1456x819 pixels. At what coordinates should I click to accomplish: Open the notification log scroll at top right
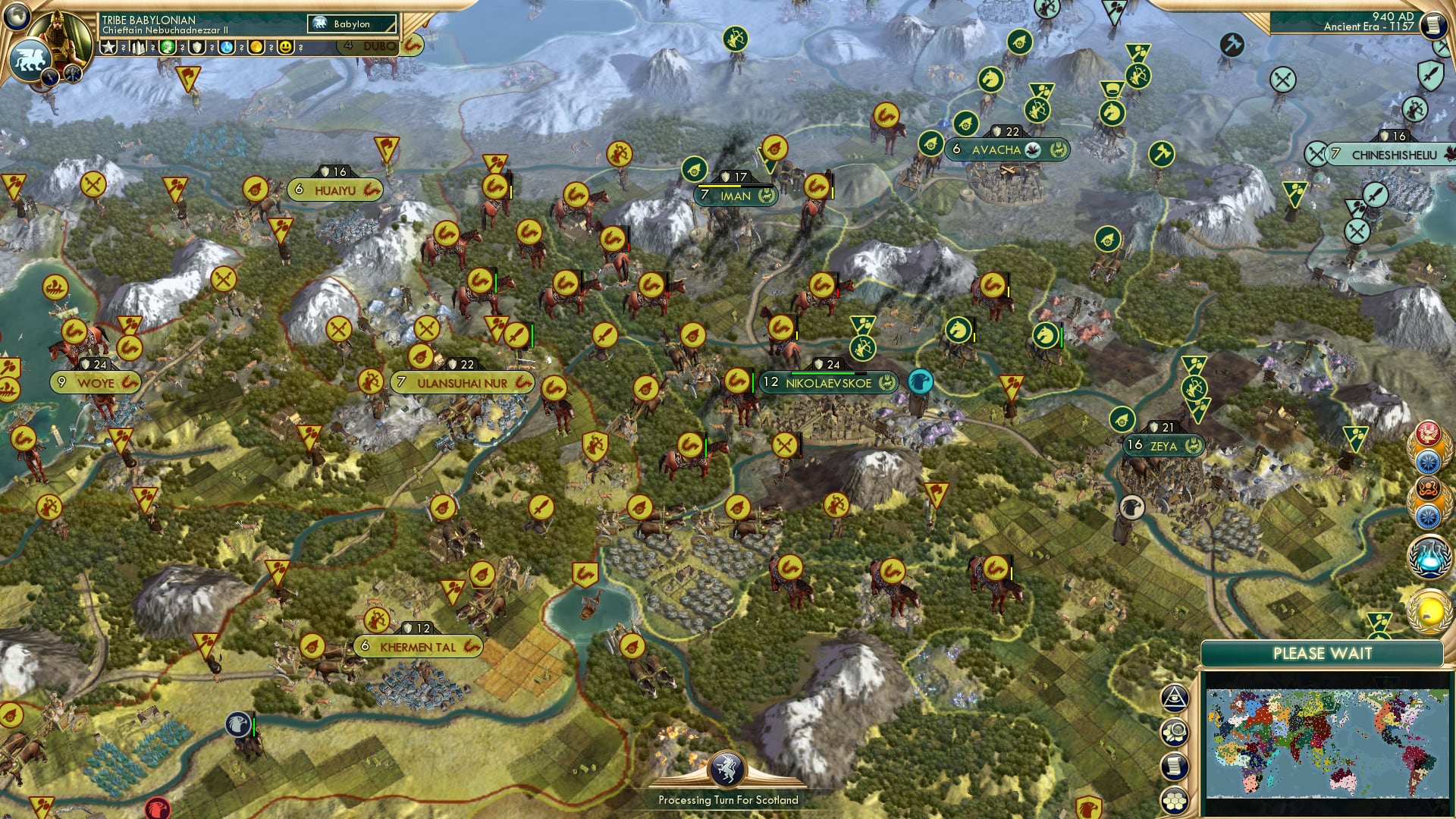click(1433, 25)
